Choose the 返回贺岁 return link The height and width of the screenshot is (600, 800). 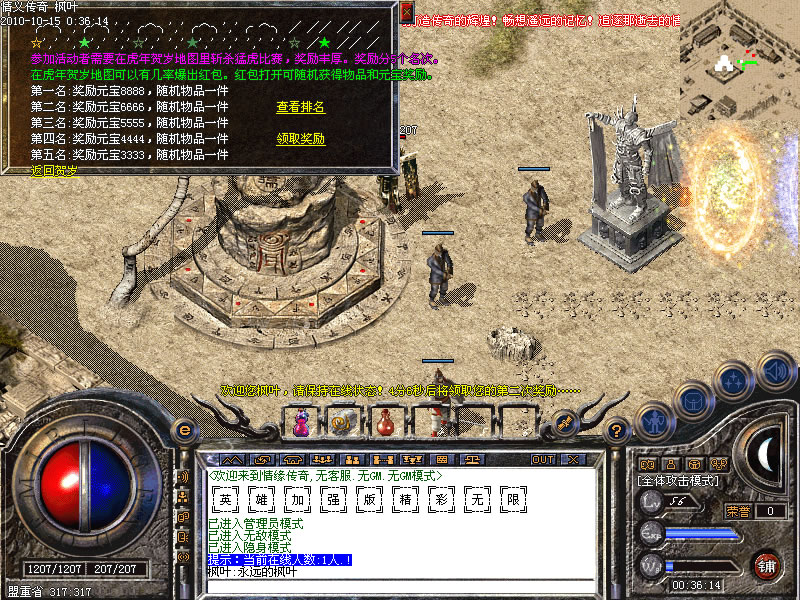(x=55, y=170)
